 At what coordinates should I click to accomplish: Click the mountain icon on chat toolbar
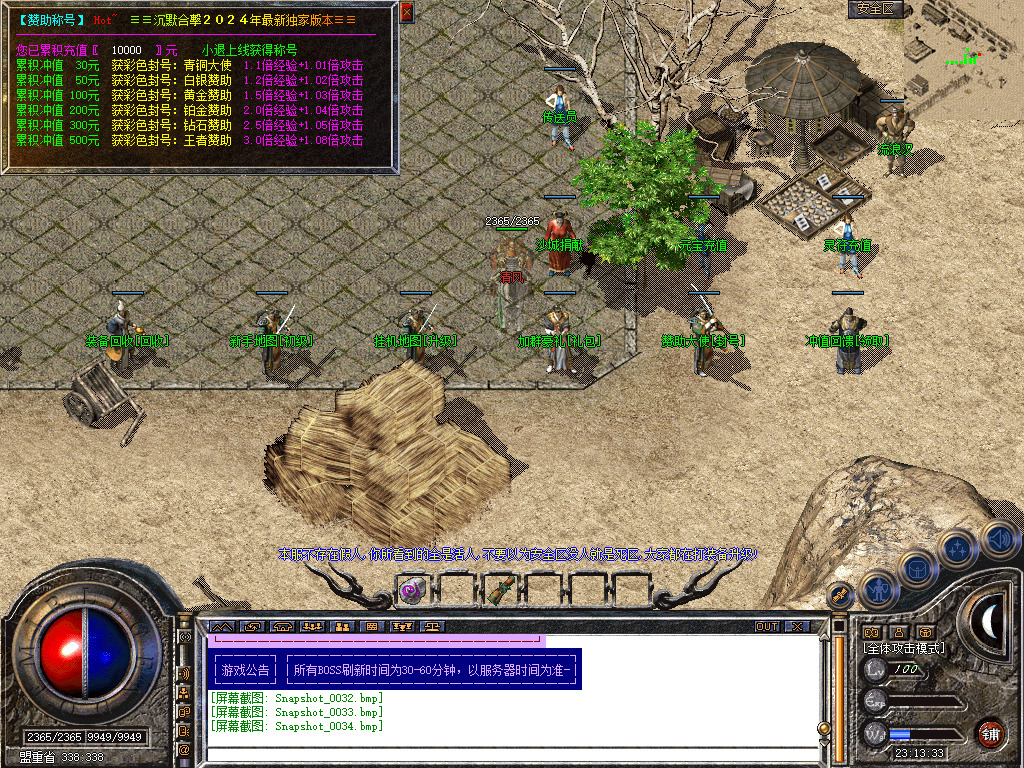coord(220,627)
